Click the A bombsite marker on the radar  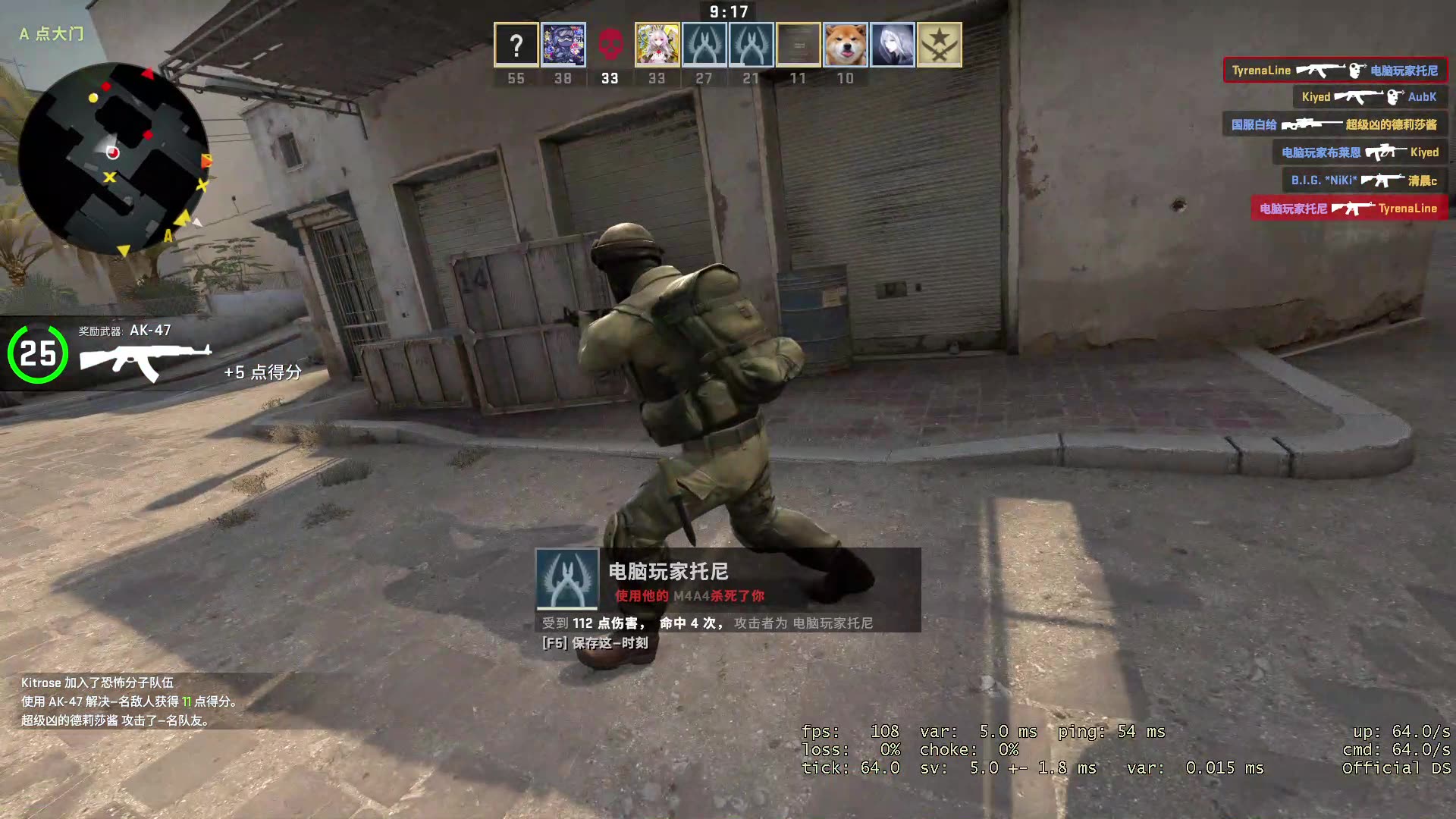tap(168, 235)
